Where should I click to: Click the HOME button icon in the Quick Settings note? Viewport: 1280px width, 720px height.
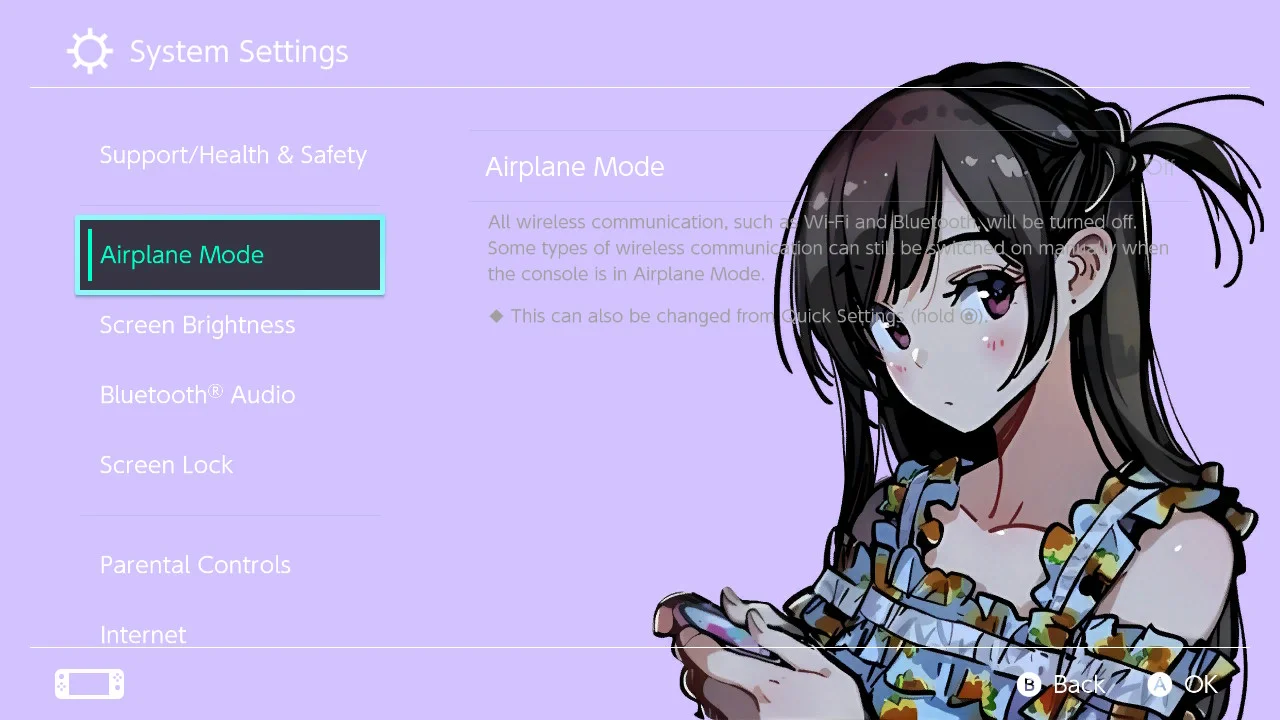(968, 316)
